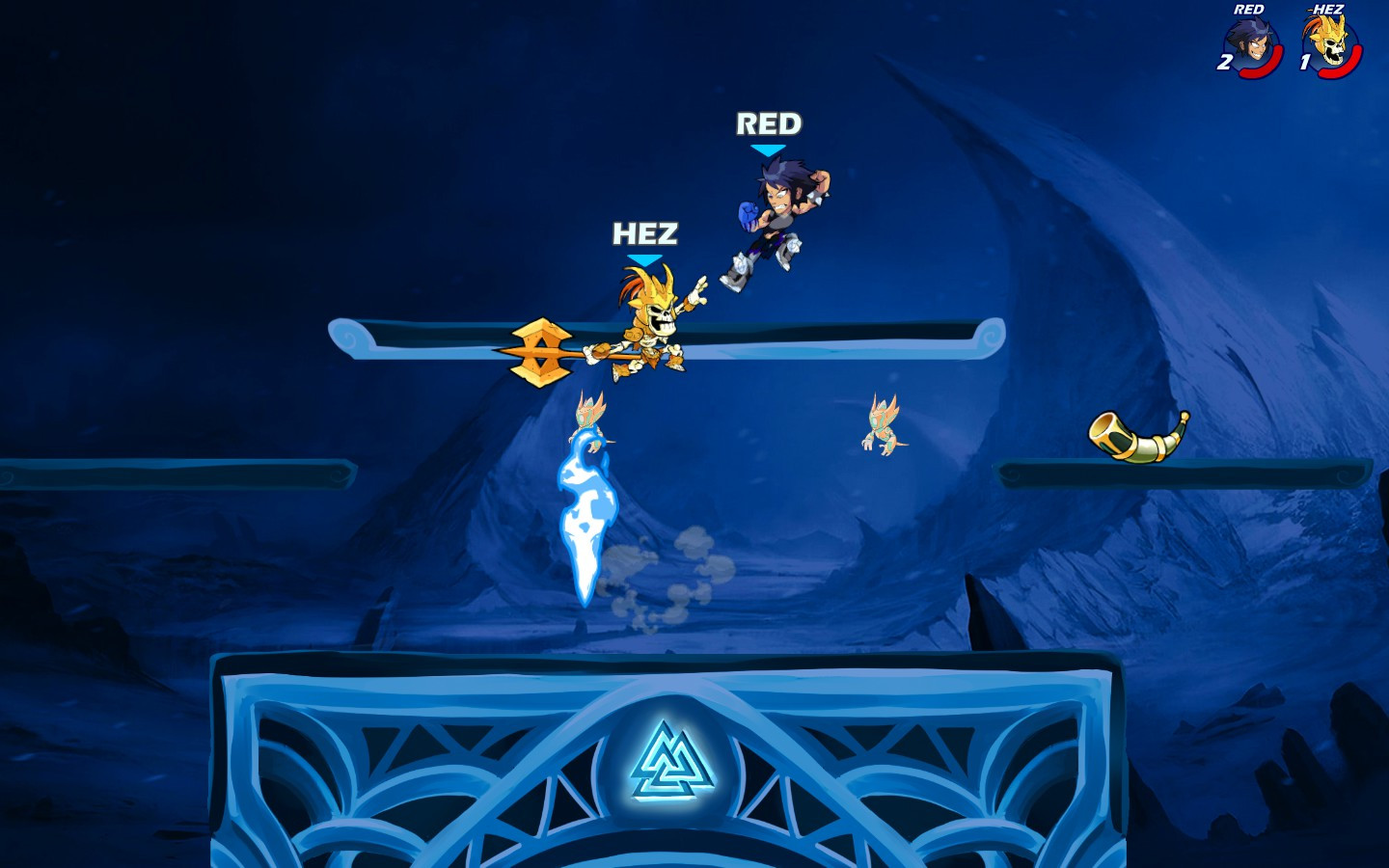
Task: Select the left dragon sidekick creature
Action: coord(588,415)
